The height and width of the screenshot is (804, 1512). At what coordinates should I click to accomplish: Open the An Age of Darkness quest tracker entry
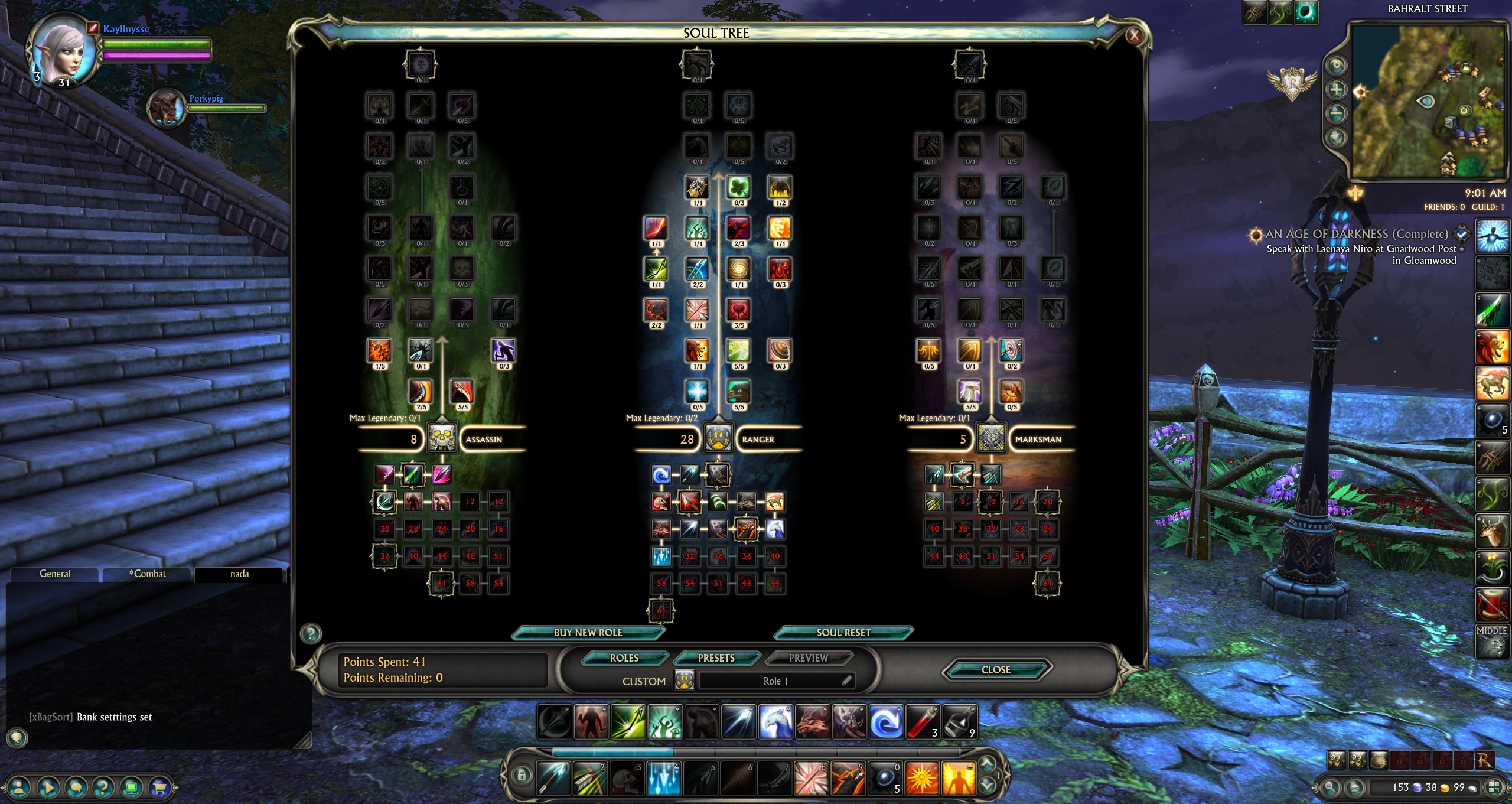coord(1356,234)
